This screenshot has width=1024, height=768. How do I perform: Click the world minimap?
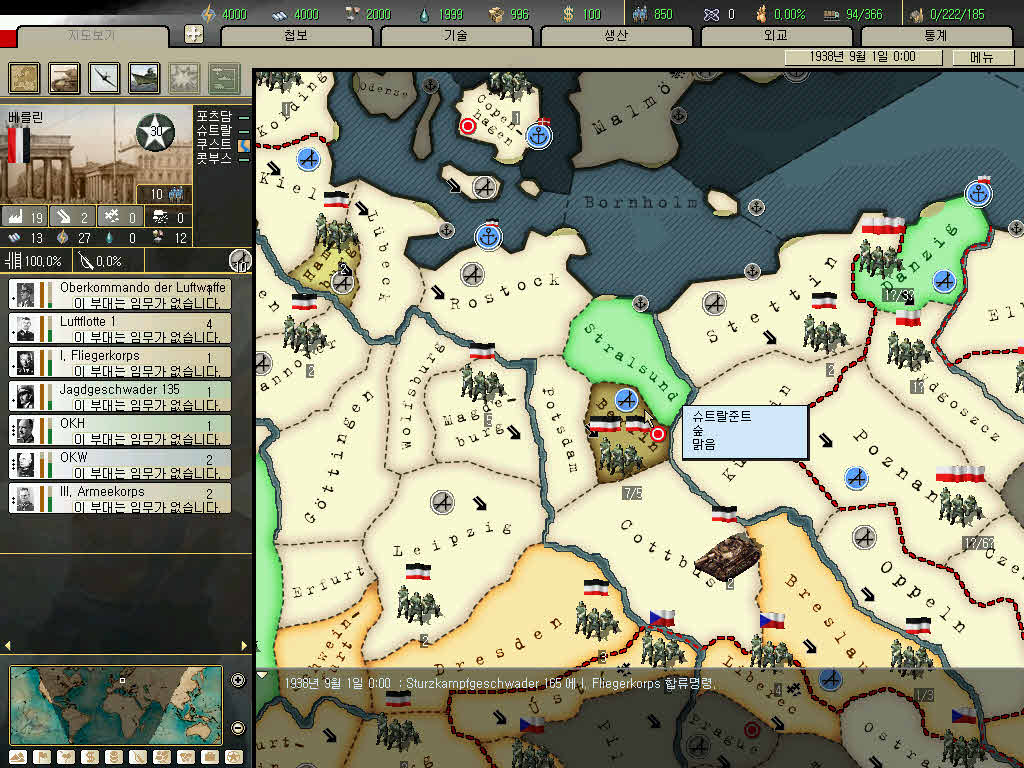tap(116, 704)
